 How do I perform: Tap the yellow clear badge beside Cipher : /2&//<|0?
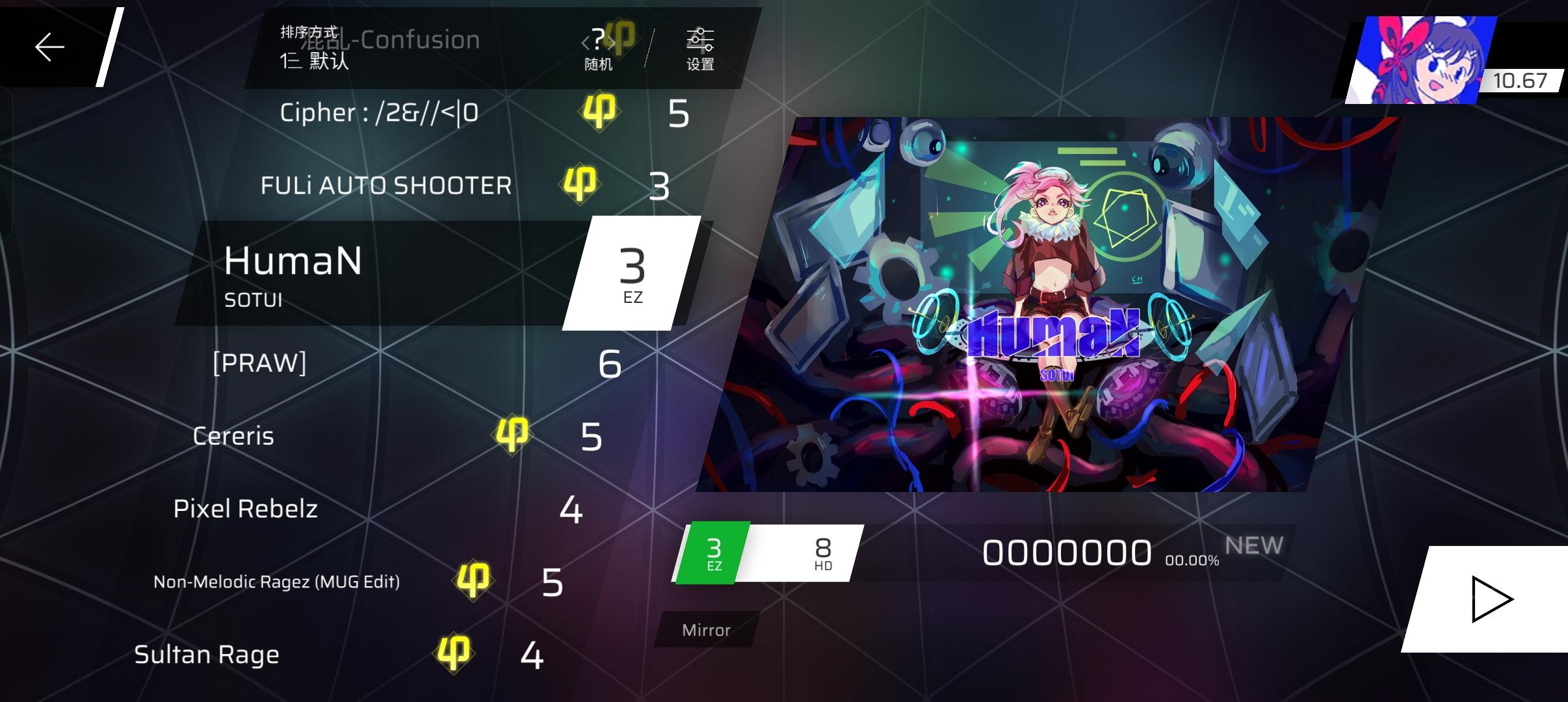(599, 112)
